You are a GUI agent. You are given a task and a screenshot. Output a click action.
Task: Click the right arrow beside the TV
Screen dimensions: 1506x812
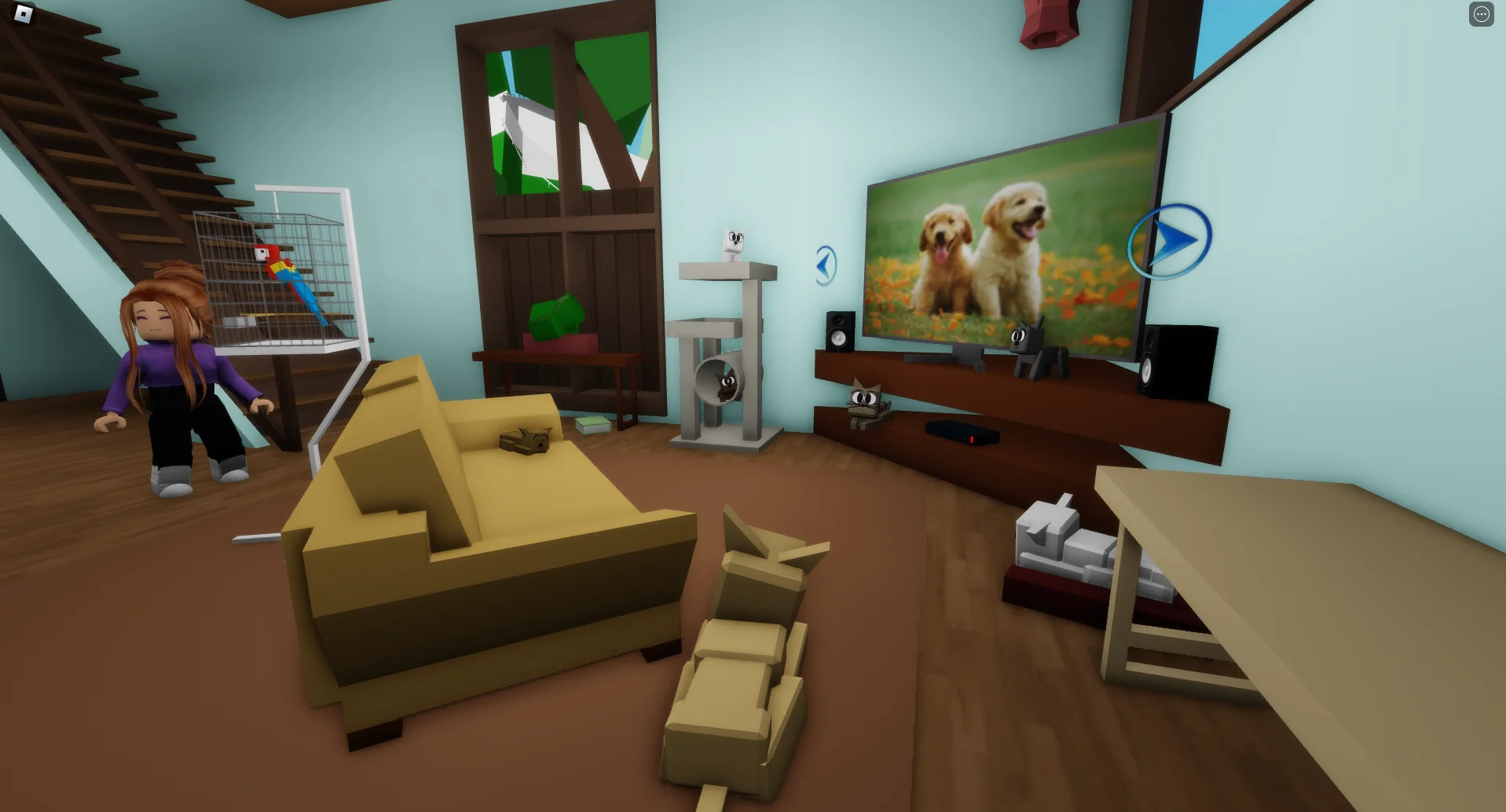click(x=1171, y=240)
